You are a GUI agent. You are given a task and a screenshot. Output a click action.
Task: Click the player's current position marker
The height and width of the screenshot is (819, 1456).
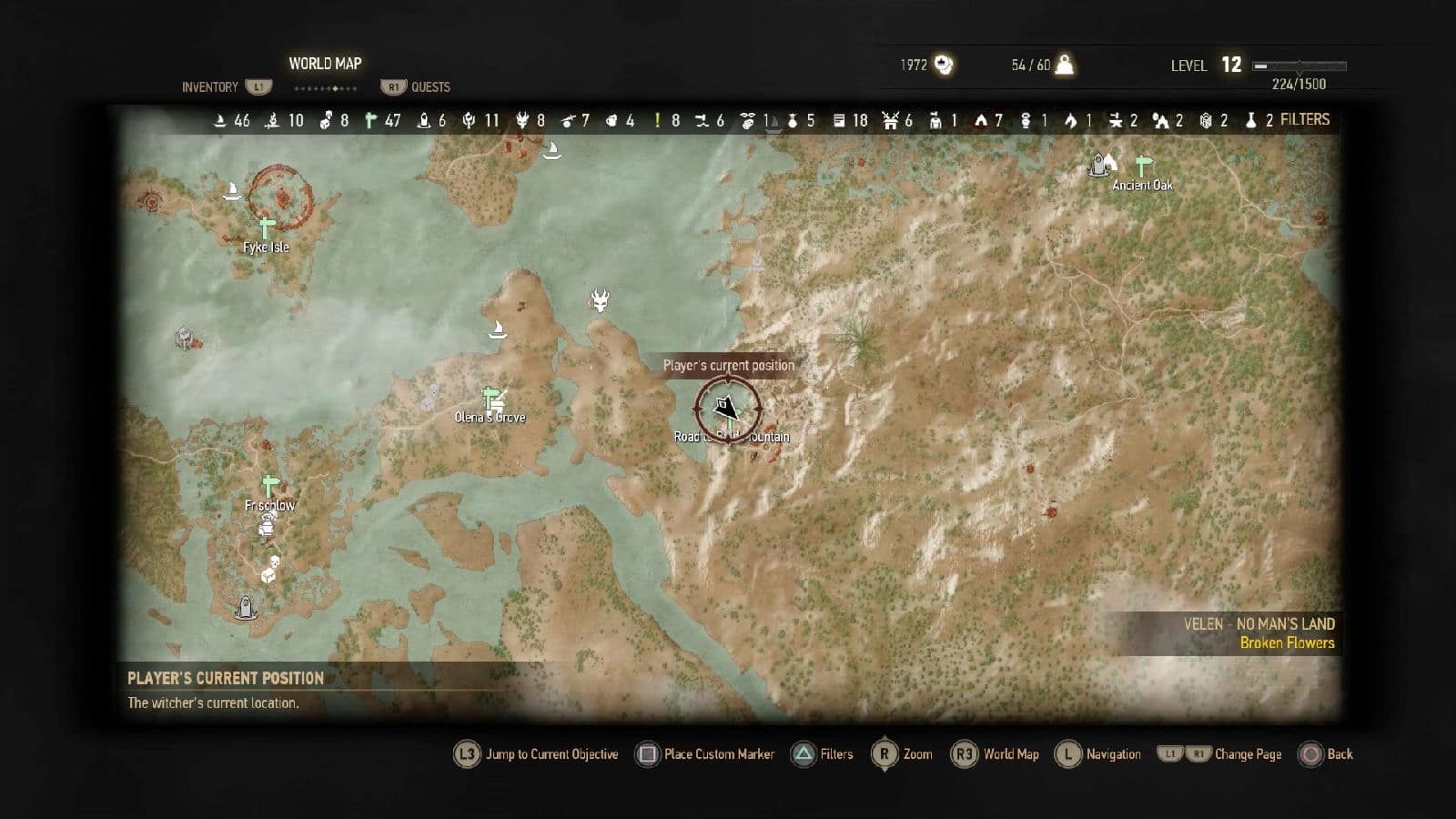tap(727, 409)
